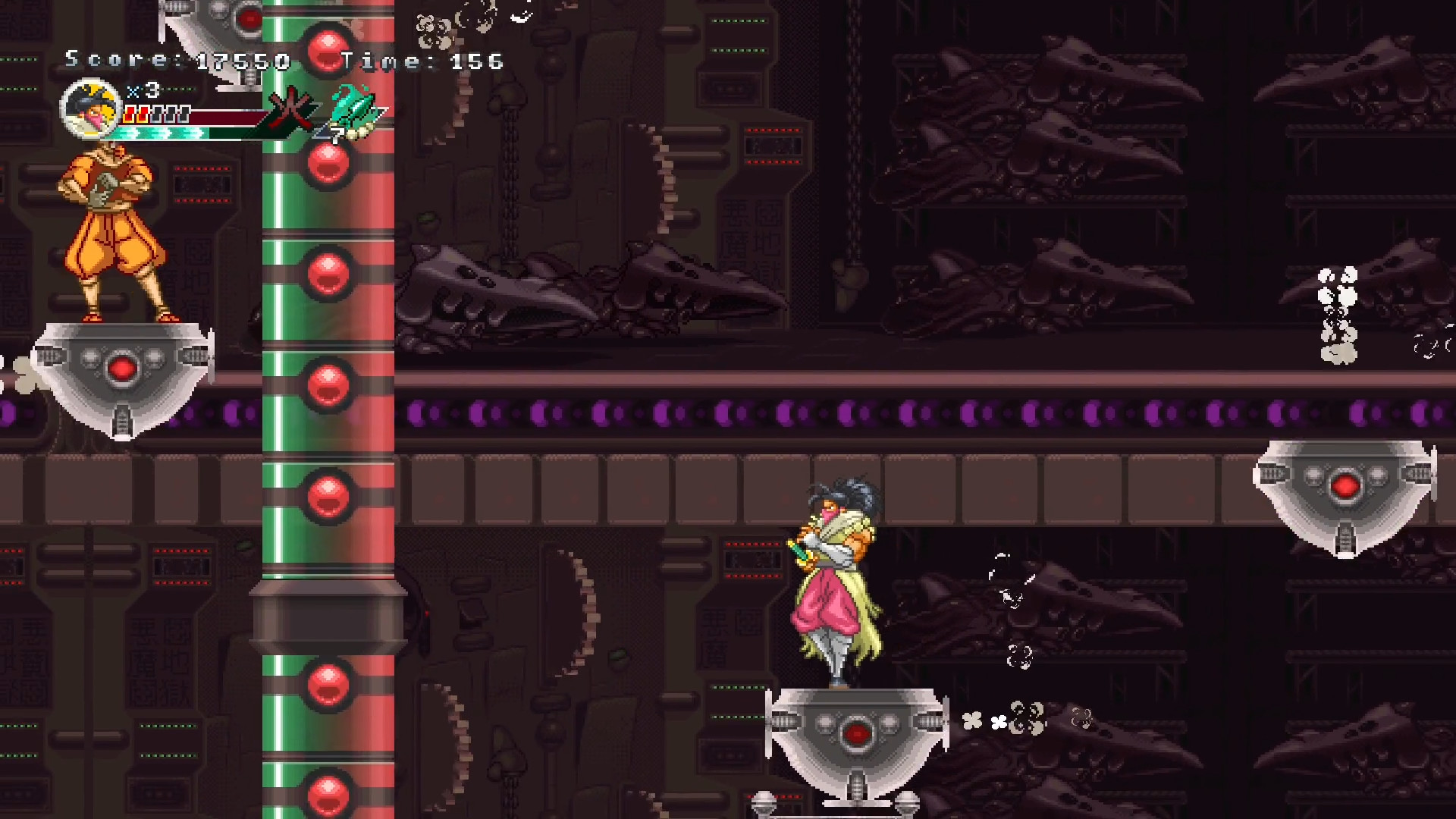Click the red orb at the bottom of pipe
The width and height of the screenshot is (1456, 819).
tap(328, 792)
